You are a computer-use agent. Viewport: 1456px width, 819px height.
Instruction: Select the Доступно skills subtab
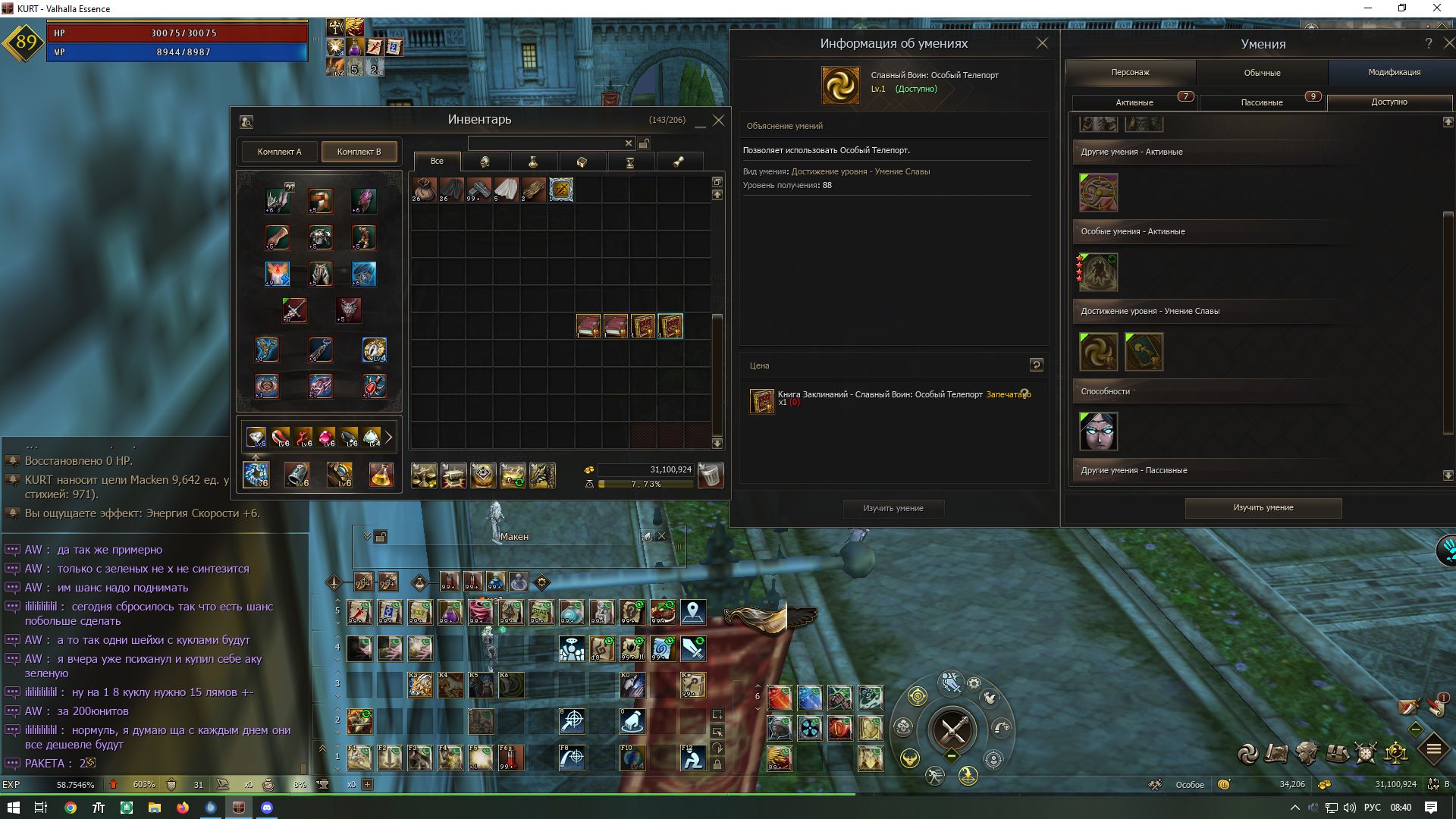[1389, 102]
